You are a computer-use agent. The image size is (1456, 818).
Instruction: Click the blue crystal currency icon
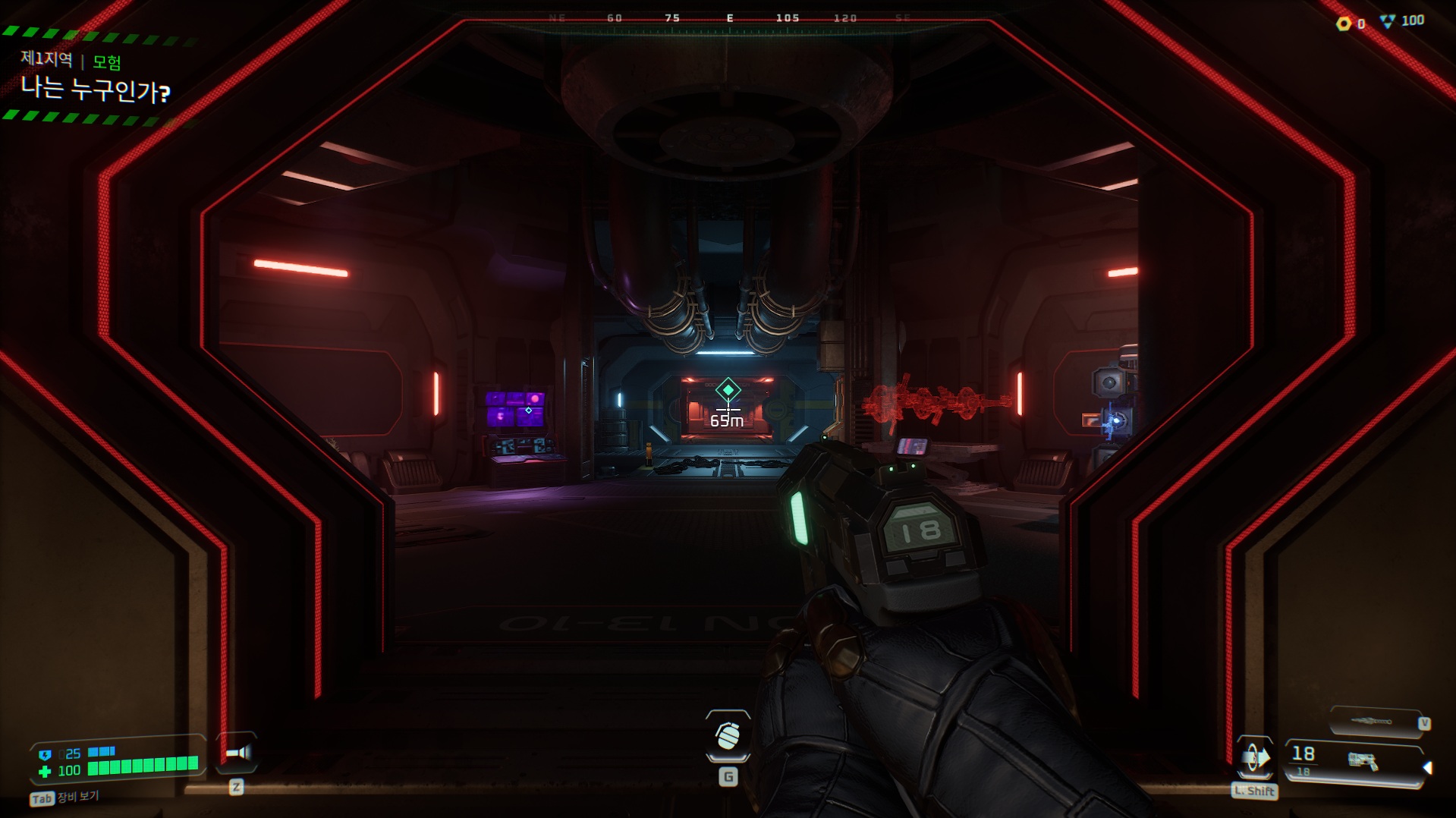coord(1388,22)
